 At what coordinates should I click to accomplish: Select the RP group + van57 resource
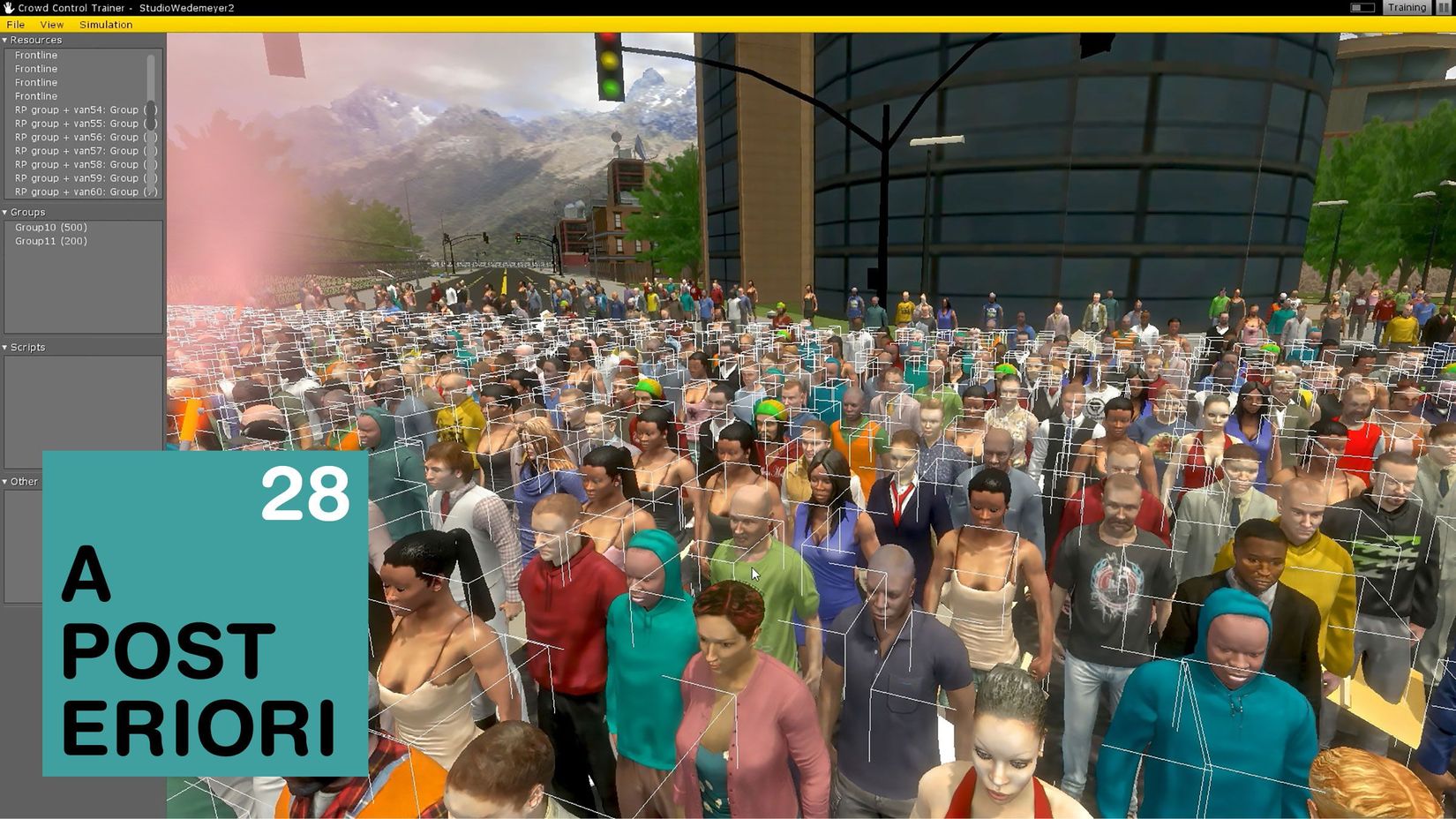pos(77,151)
